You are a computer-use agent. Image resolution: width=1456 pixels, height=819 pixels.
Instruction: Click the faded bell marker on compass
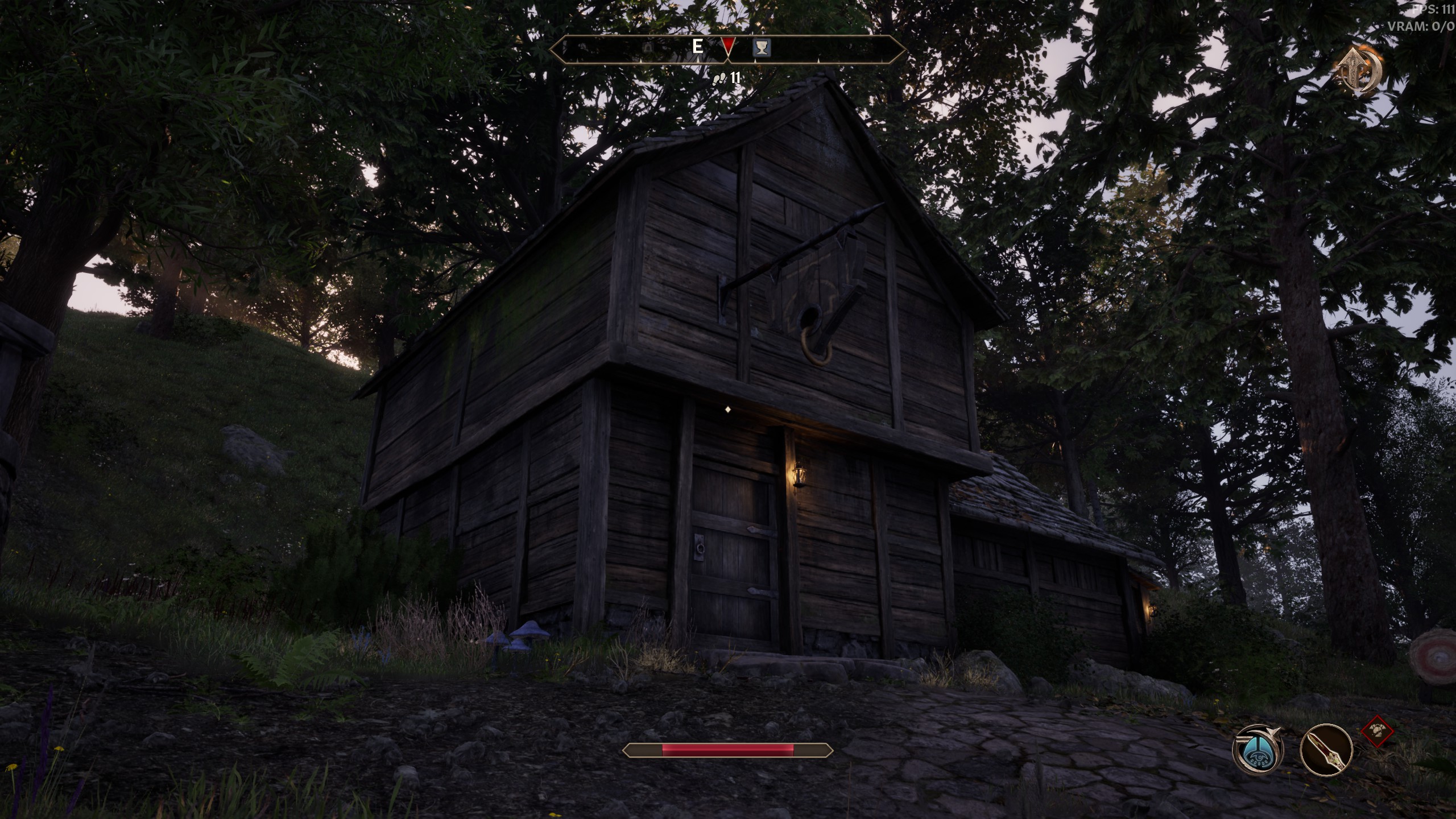(x=647, y=48)
